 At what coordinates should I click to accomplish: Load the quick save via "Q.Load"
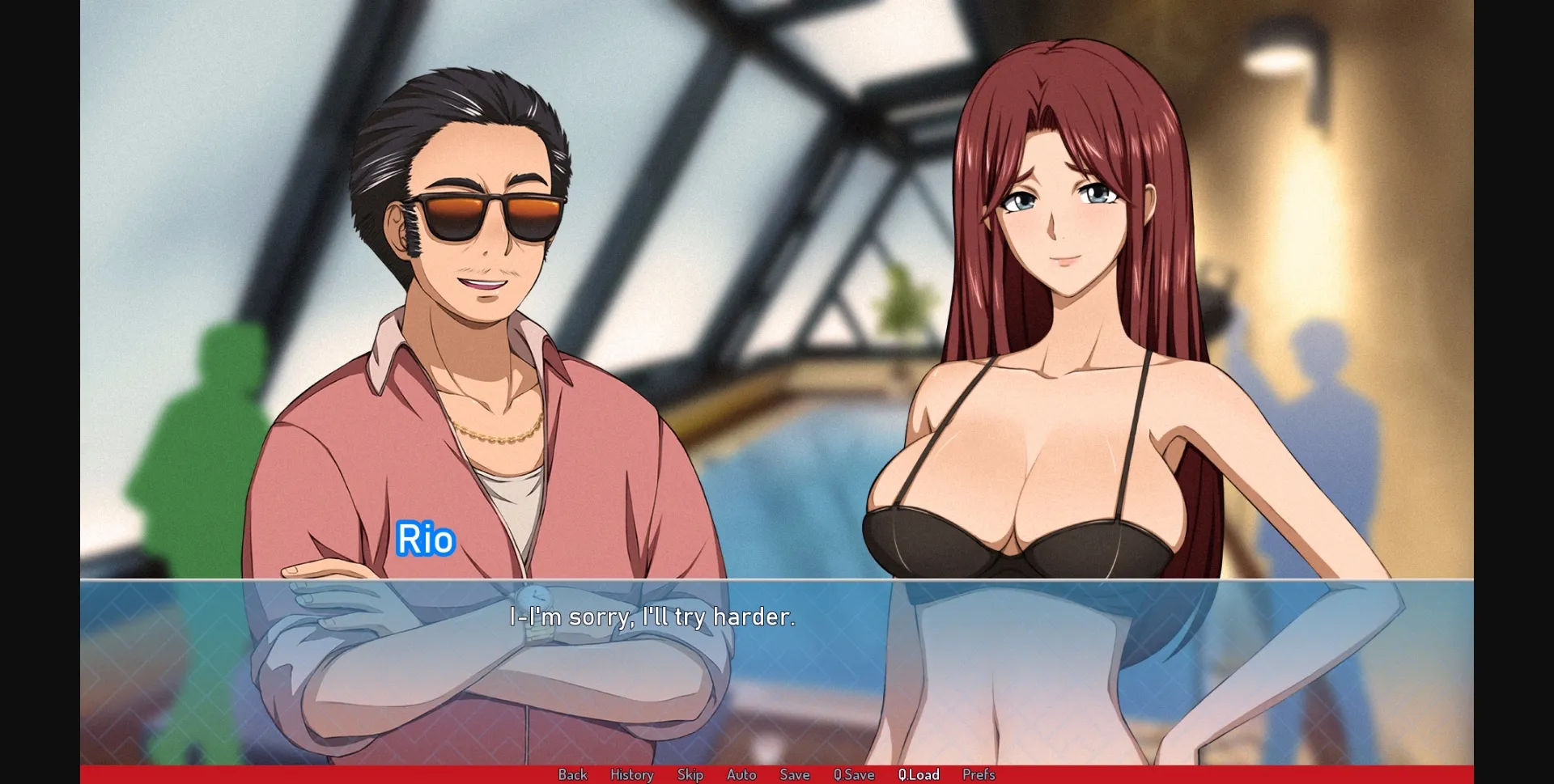point(919,774)
